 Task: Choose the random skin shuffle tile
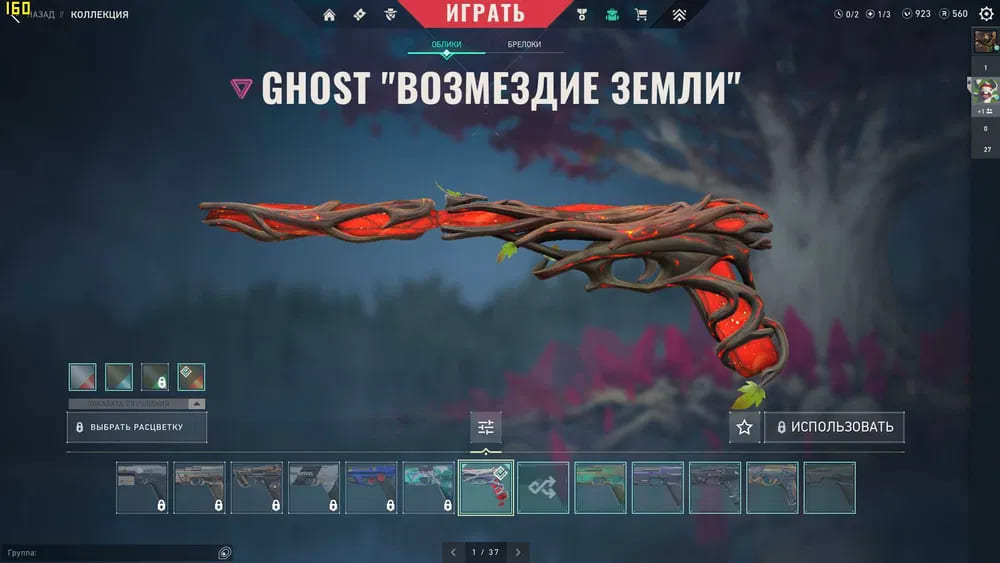(543, 488)
